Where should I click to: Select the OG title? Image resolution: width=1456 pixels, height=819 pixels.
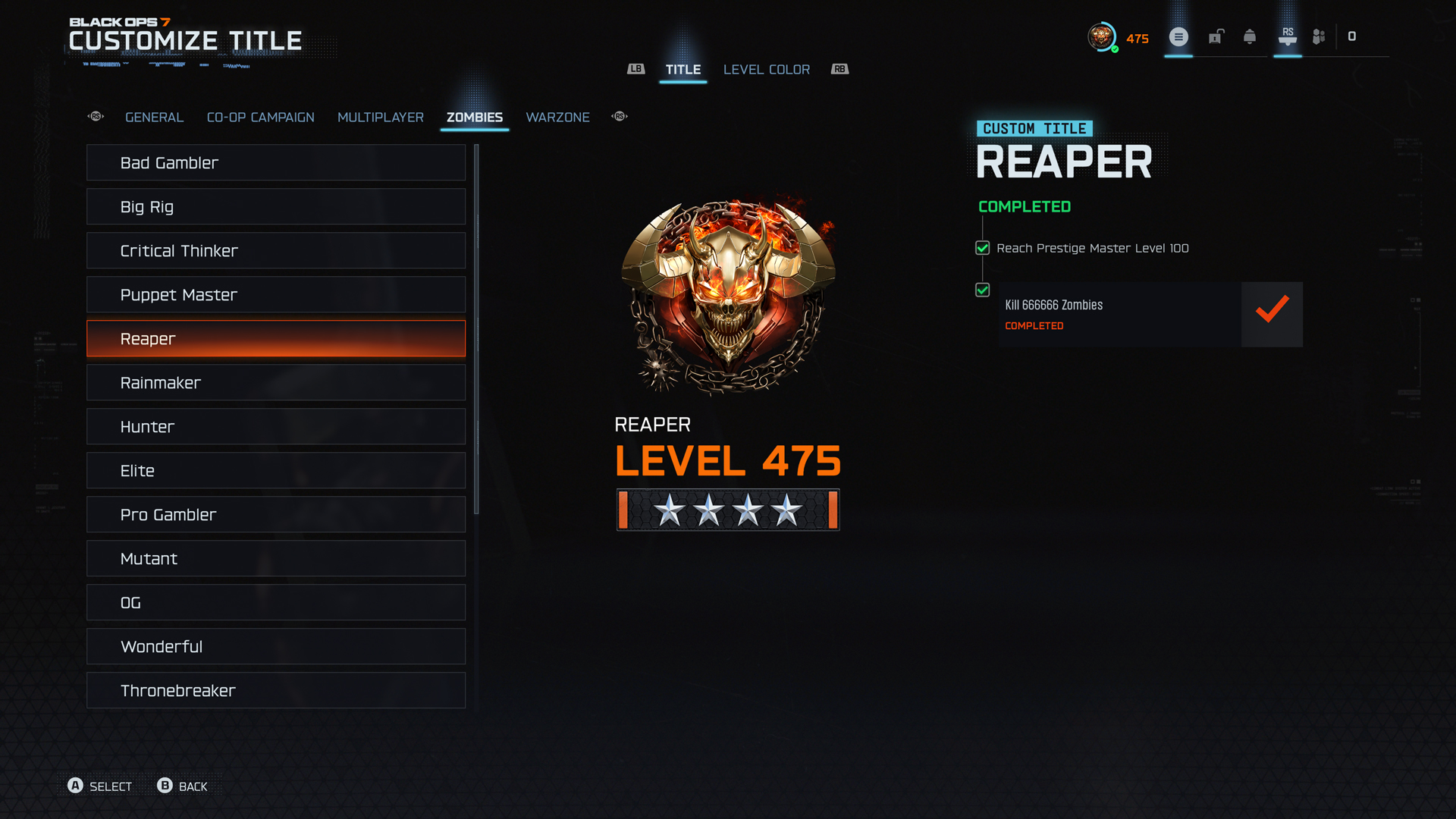point(275,603)
